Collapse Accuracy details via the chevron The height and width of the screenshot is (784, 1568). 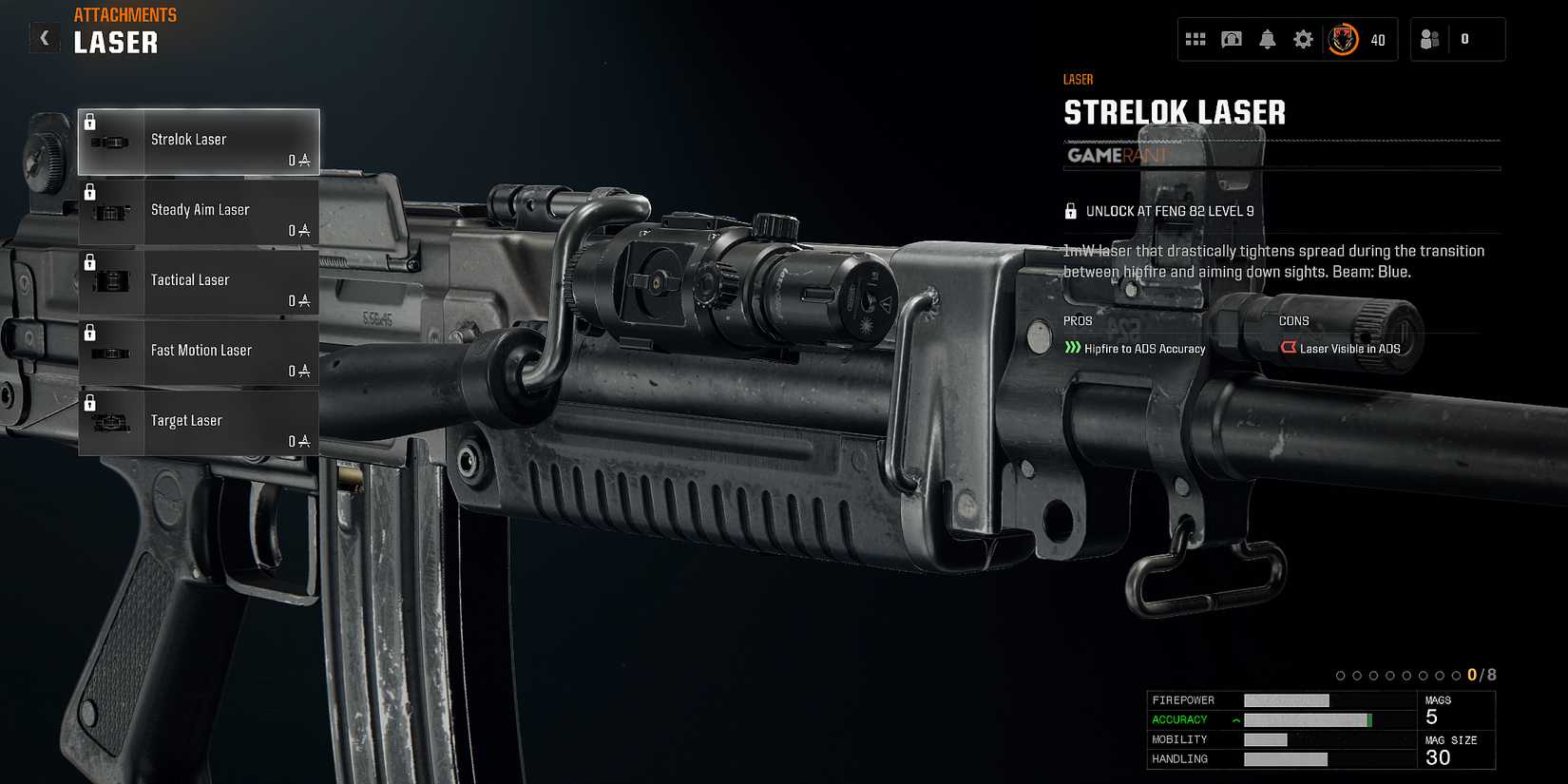1234,720
